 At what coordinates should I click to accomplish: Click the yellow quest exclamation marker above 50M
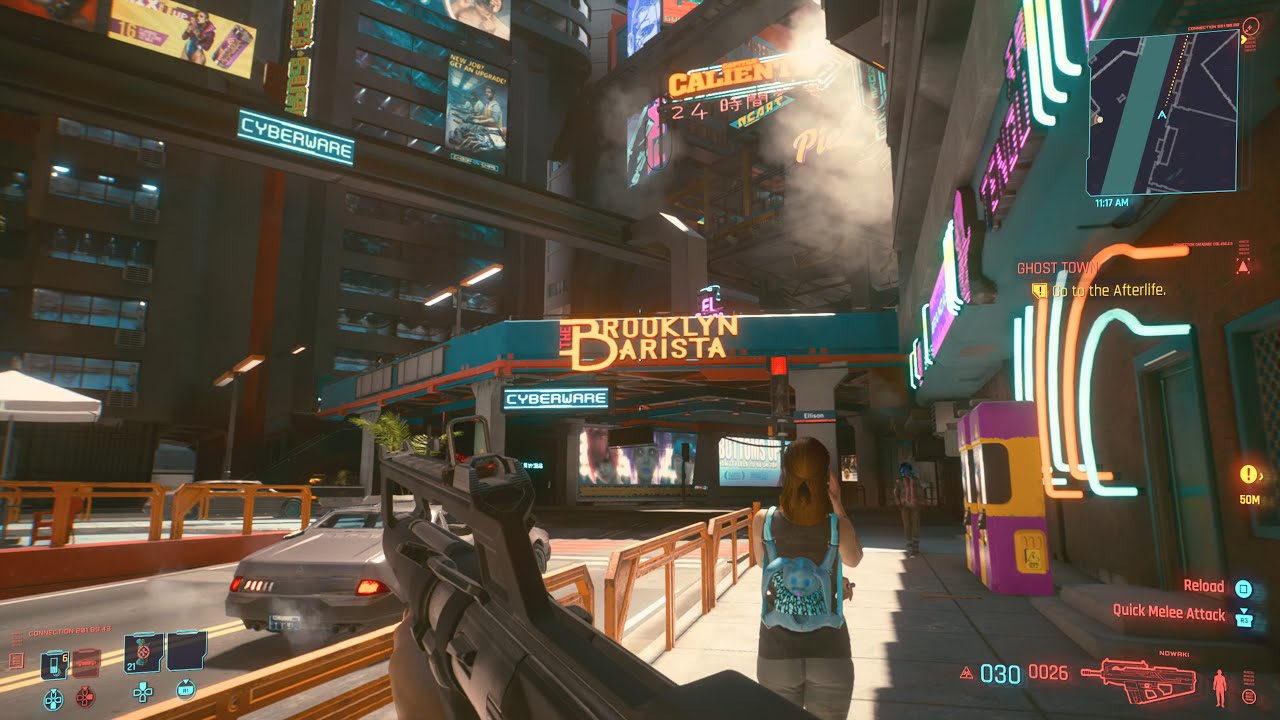(1247, 474)
